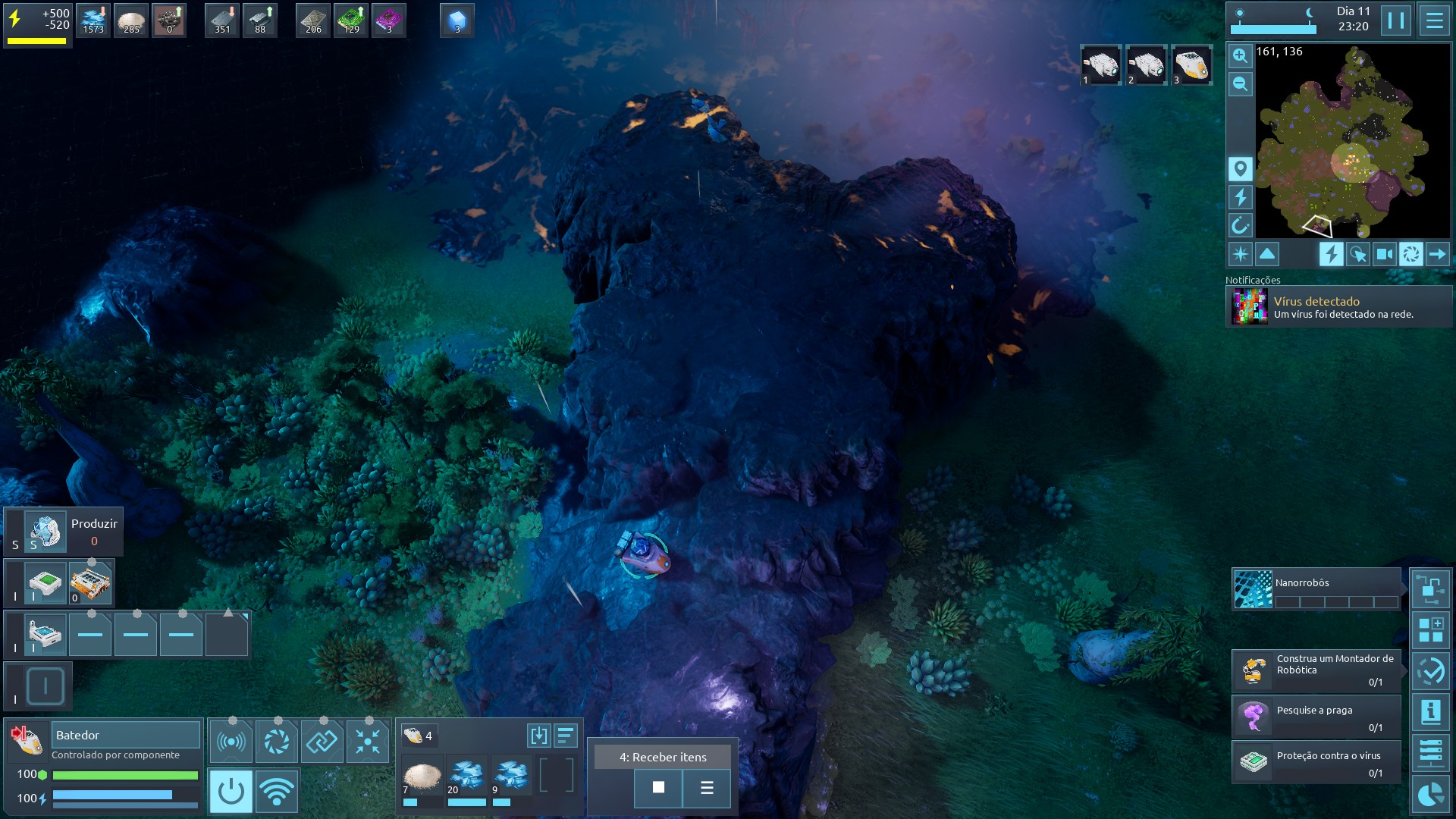Select the Proteção contra o vírus objective
This screenshot has width=1456, height=819.
tap(1316, 762)
